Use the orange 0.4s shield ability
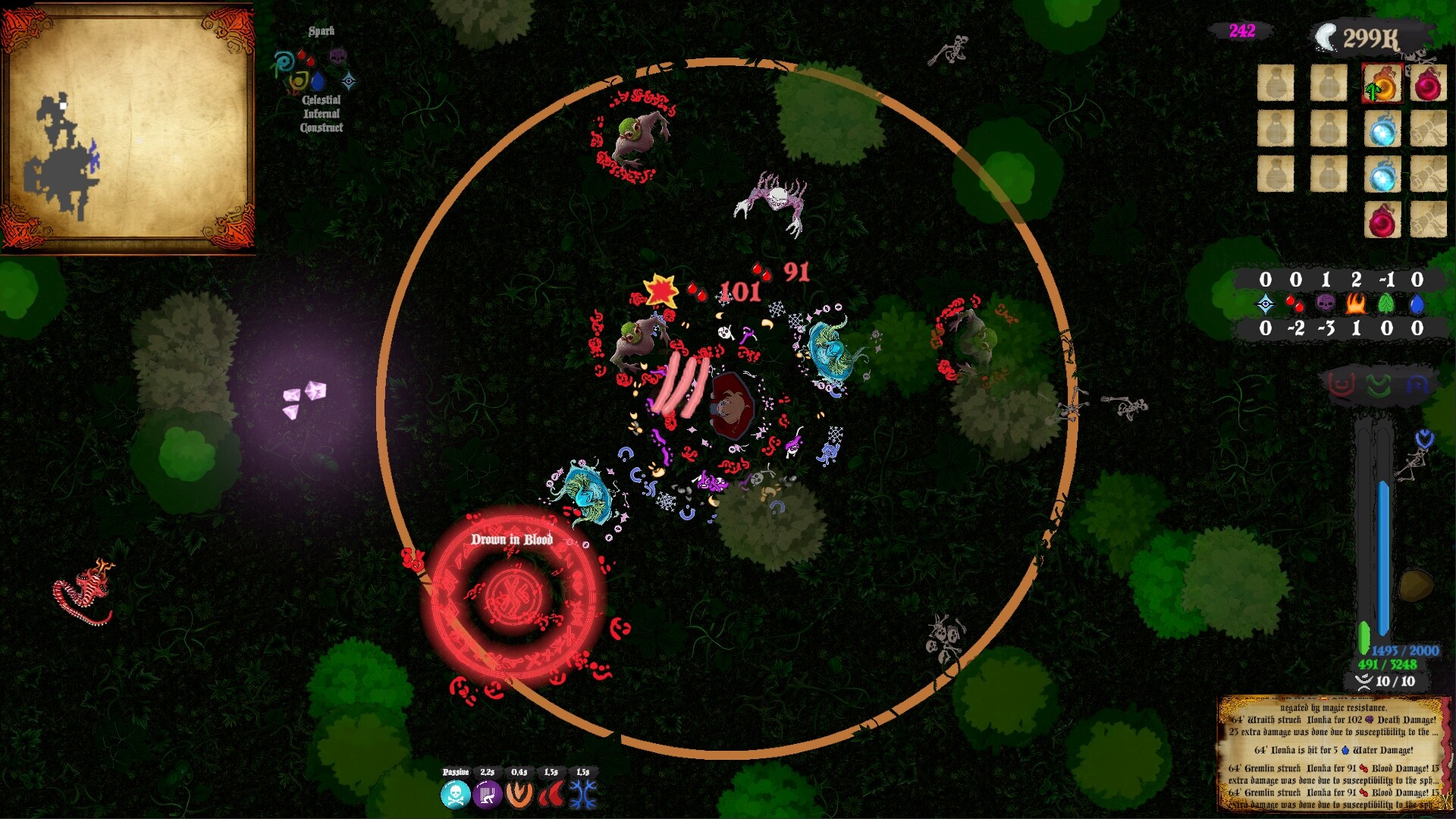Screen dimensions: 1456x819 519,795
